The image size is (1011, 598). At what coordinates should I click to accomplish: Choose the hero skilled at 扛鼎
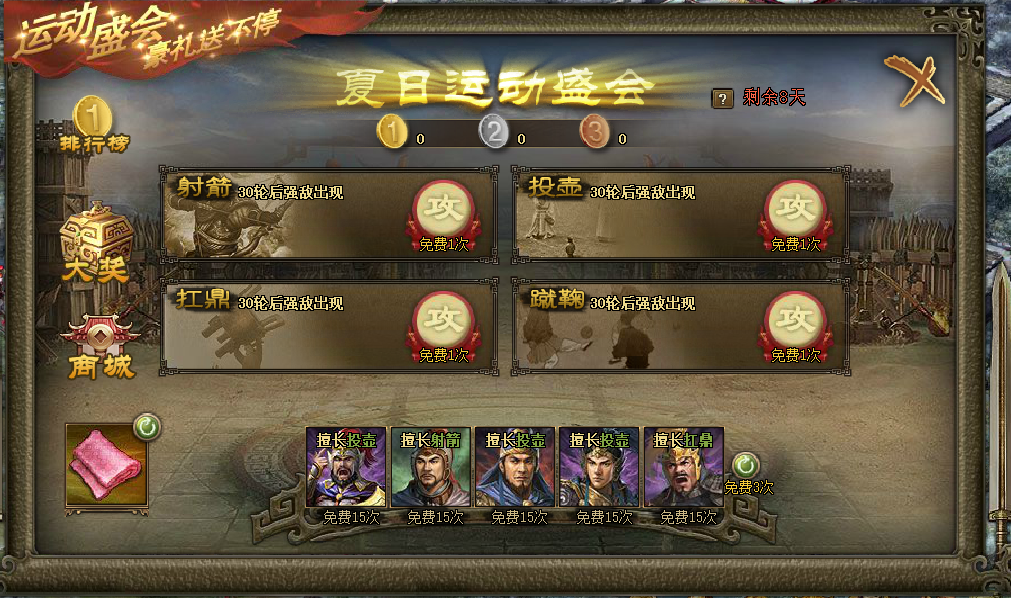[x=684, y=468]
